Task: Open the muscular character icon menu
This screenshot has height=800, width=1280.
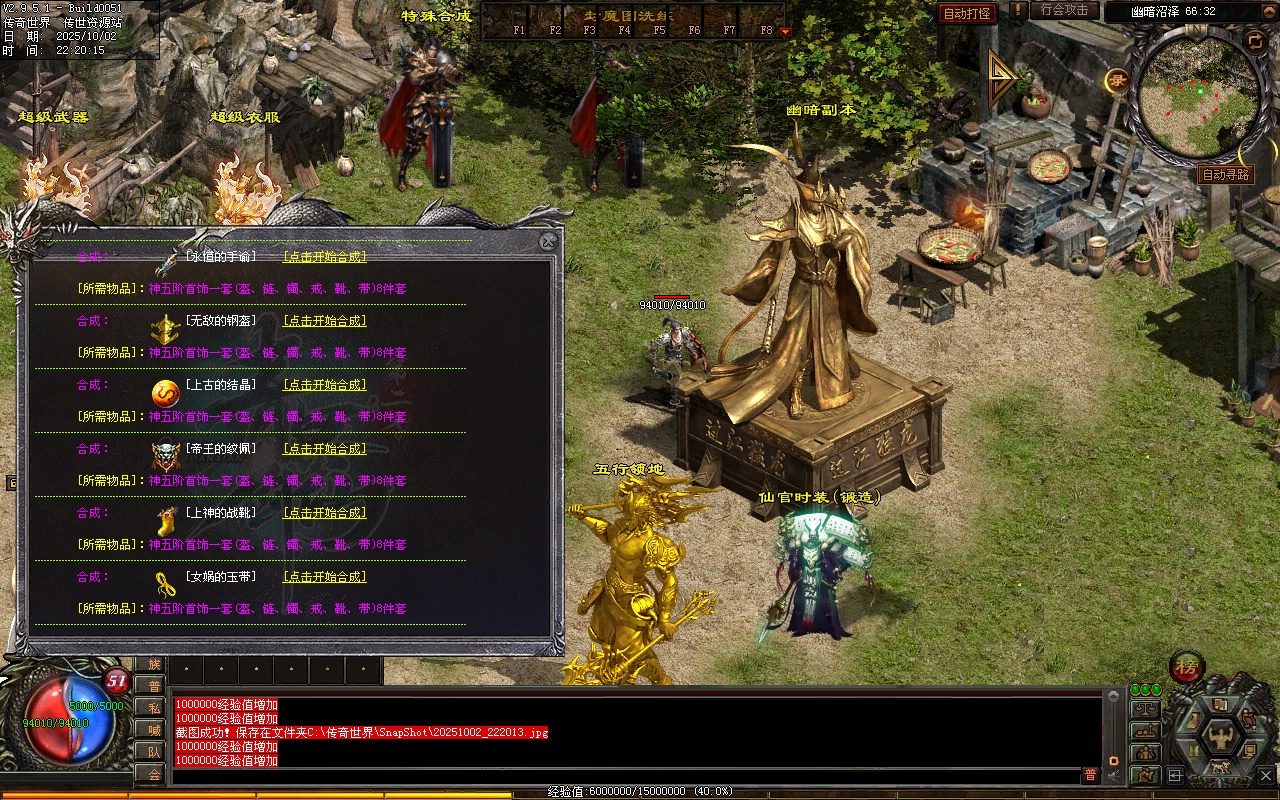Action: click(1219, 737)
